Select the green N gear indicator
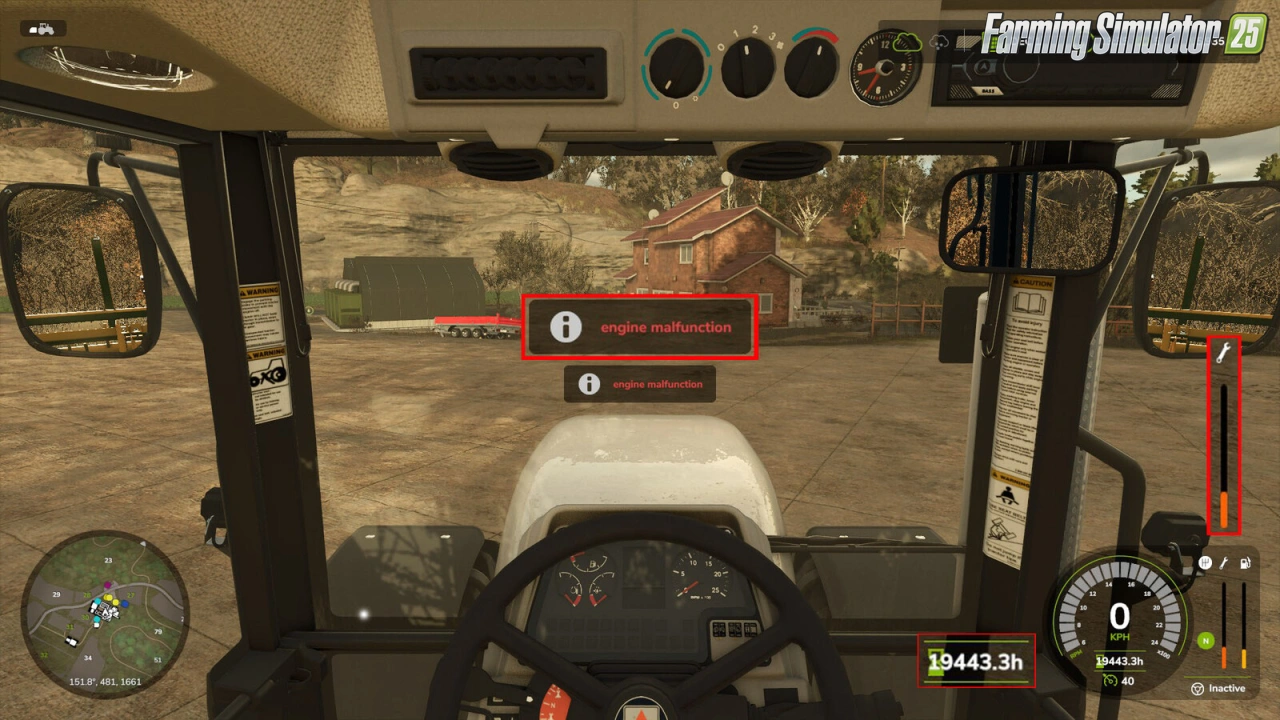Viewport: 1280px width, 720px height. 1206,640
